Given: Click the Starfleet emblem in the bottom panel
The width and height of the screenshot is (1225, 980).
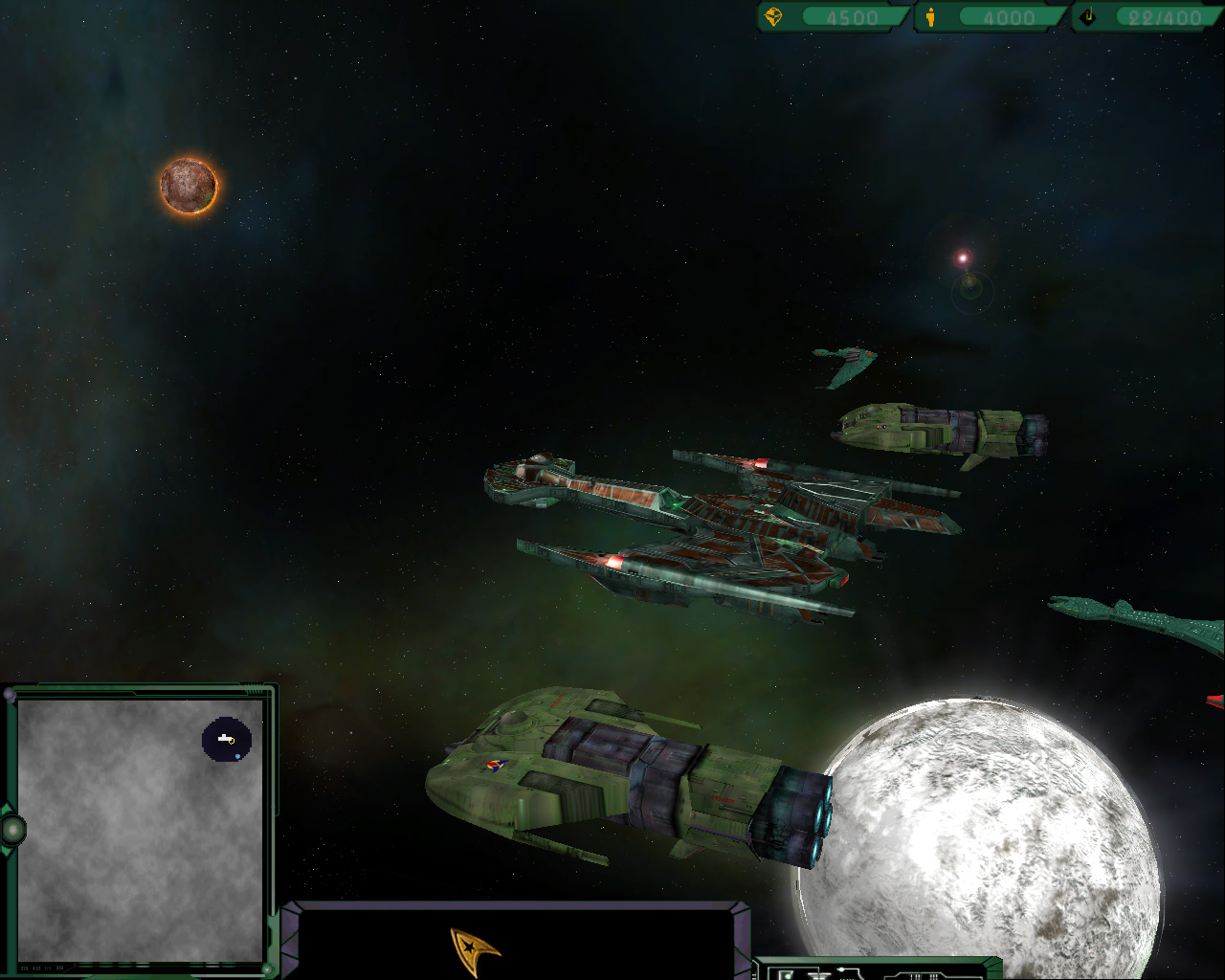Looking at the screenshot, I should [474, 949].
